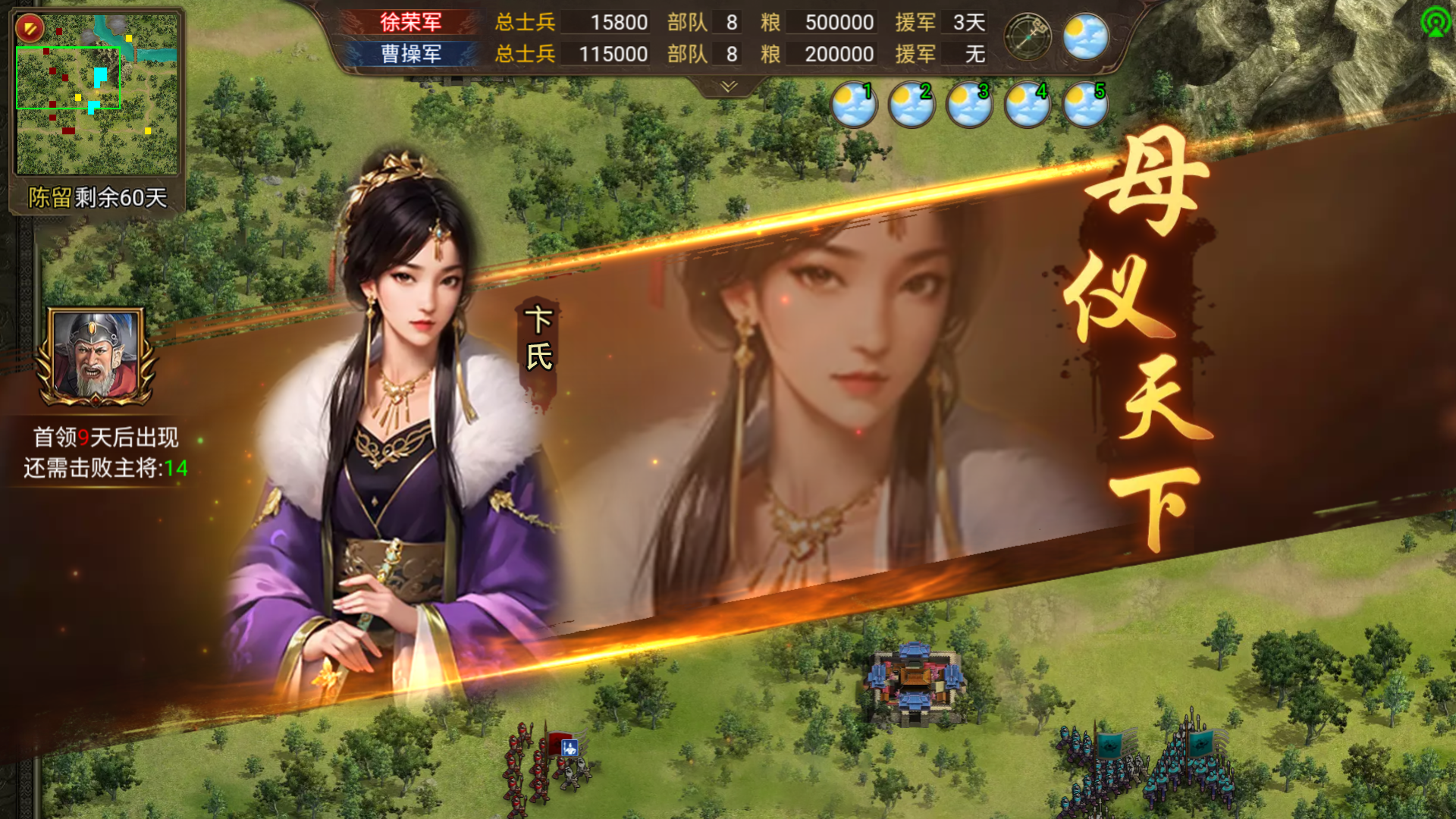
Task: Click the current weather icon beside the compass
Action: (1084, 35)
